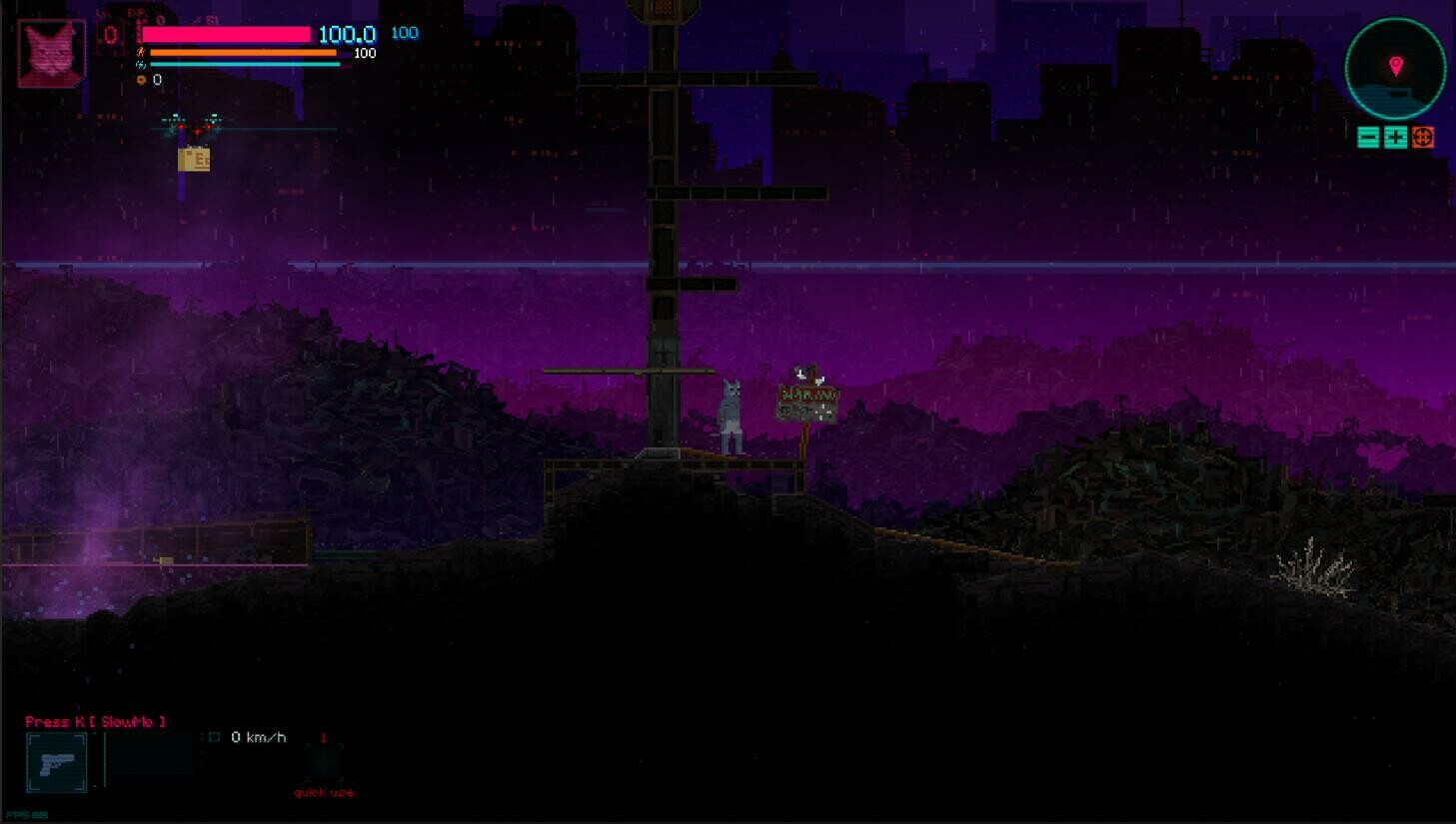Click the red quick use label
Image resolution: width=1456 pixels, height=824 pixels.
324,792
